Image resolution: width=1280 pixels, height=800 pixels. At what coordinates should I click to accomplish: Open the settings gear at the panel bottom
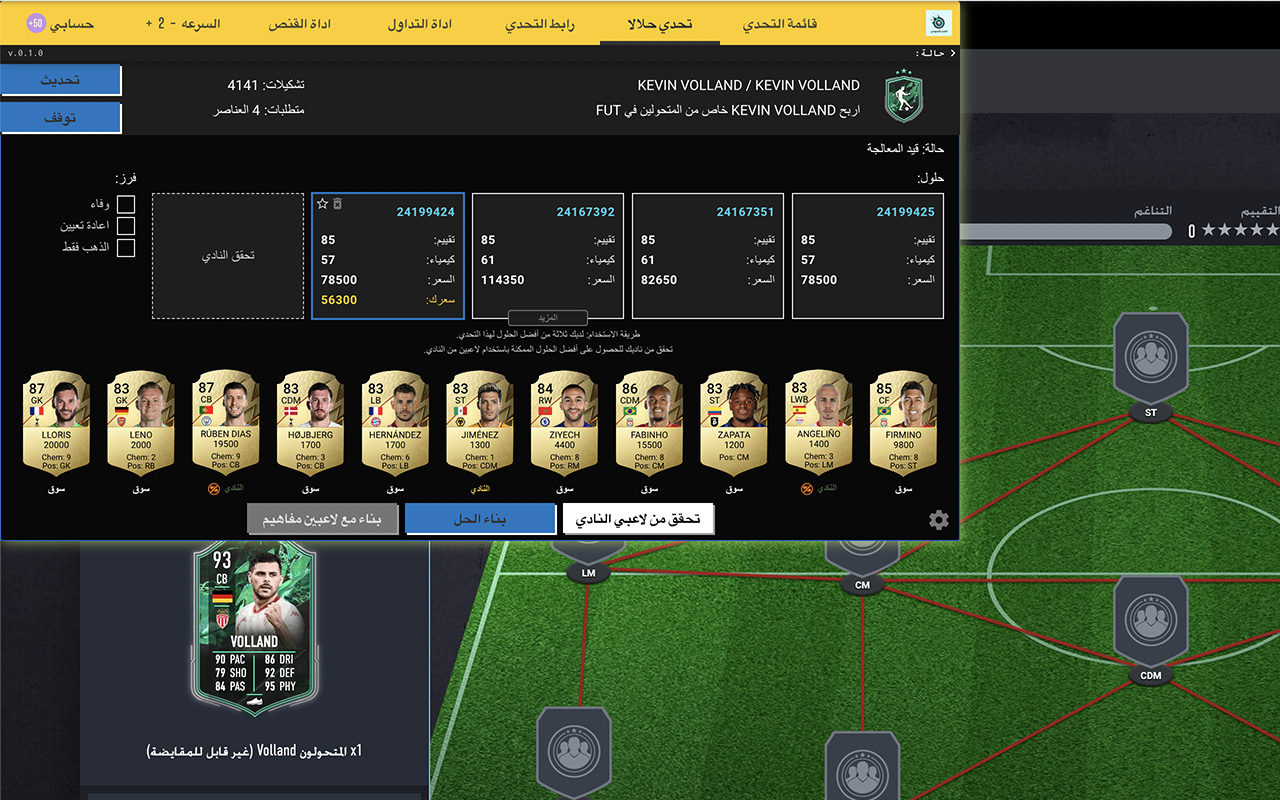[x=938, y=519]
